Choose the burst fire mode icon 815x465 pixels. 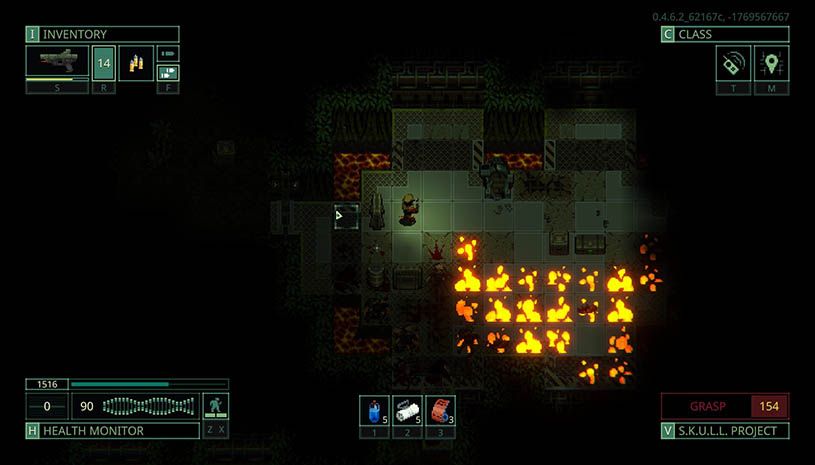(168, 72)
